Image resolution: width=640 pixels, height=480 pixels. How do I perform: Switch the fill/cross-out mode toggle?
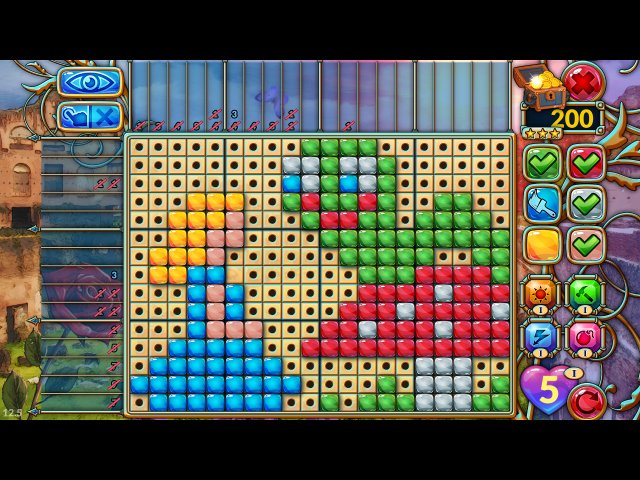point(90,116)
